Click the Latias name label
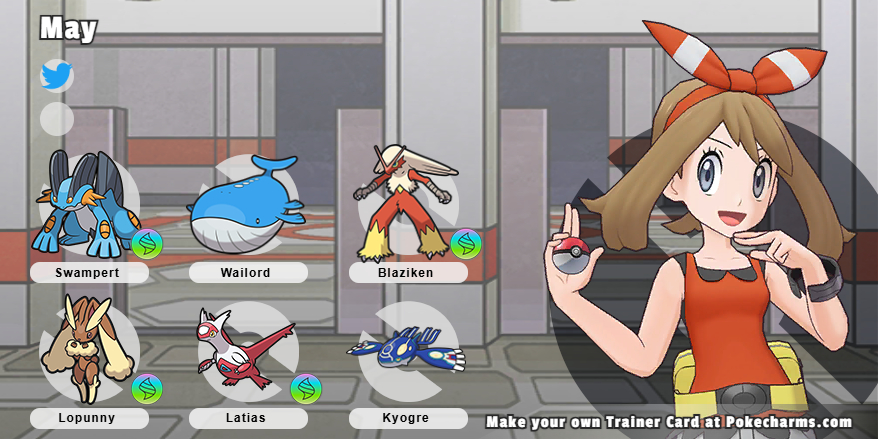878x439 pixels. point(245,418)
